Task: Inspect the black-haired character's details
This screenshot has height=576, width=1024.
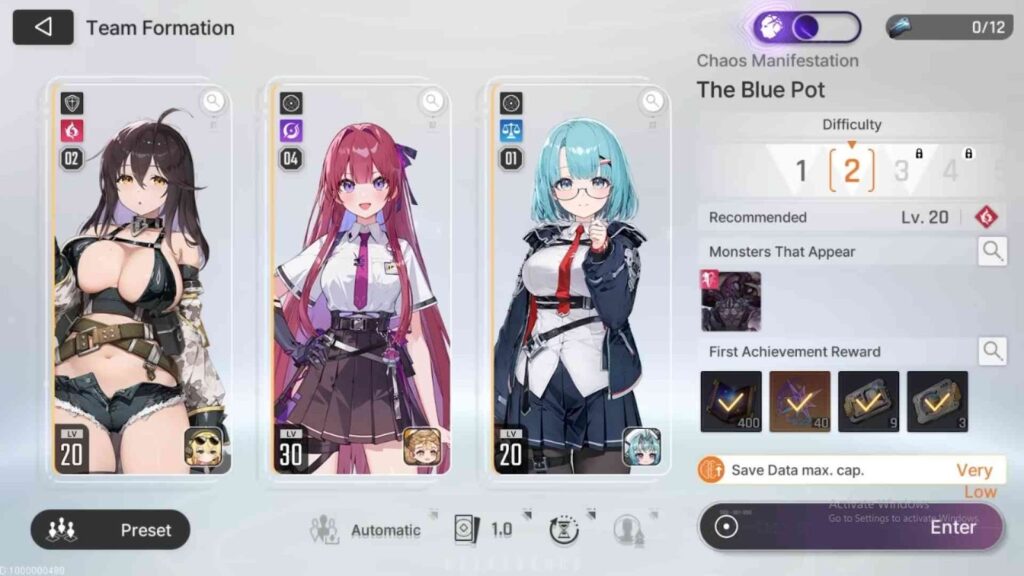Action: pos(213,100)
